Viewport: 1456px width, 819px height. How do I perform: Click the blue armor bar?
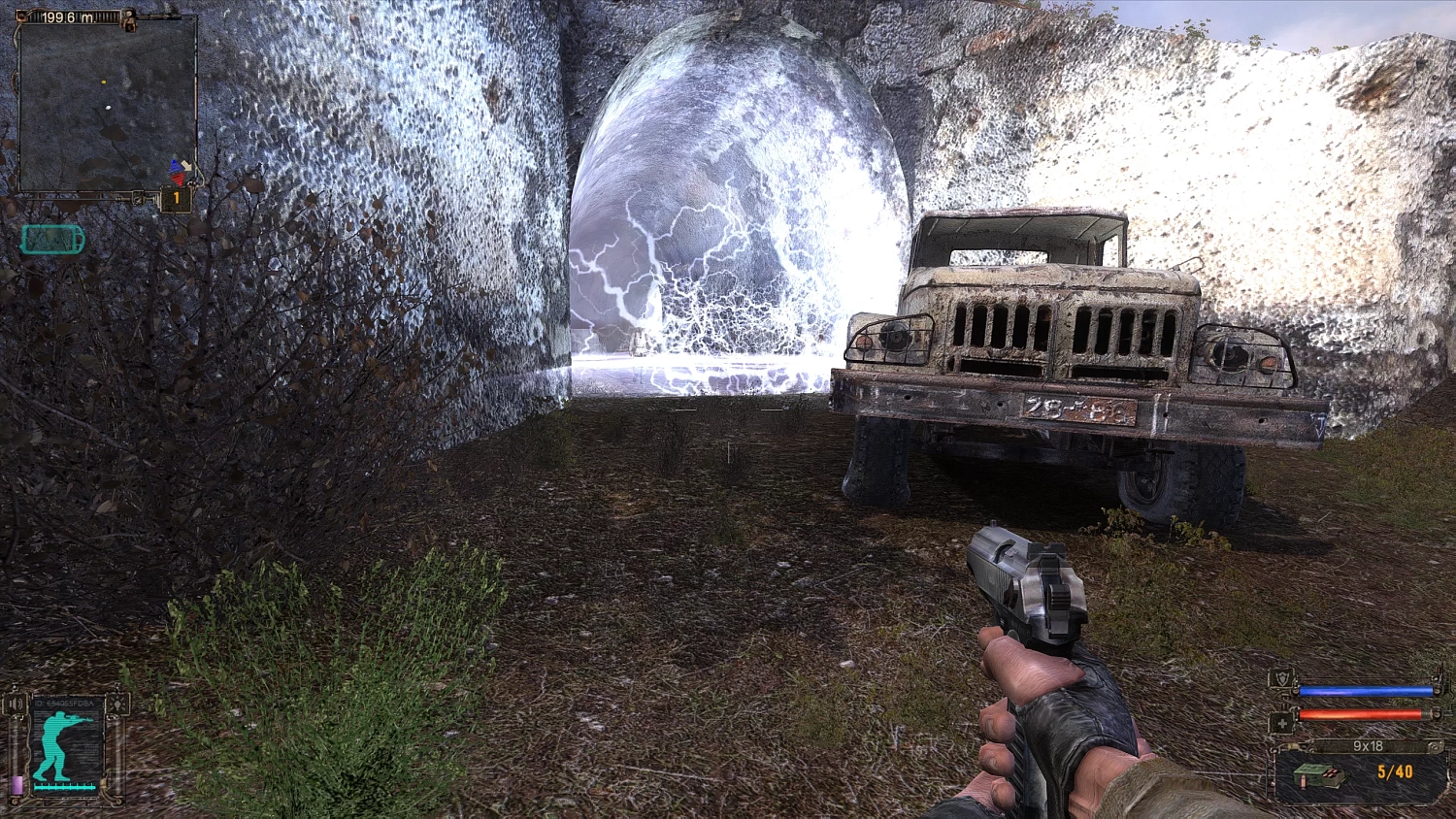click(1366, 691)
